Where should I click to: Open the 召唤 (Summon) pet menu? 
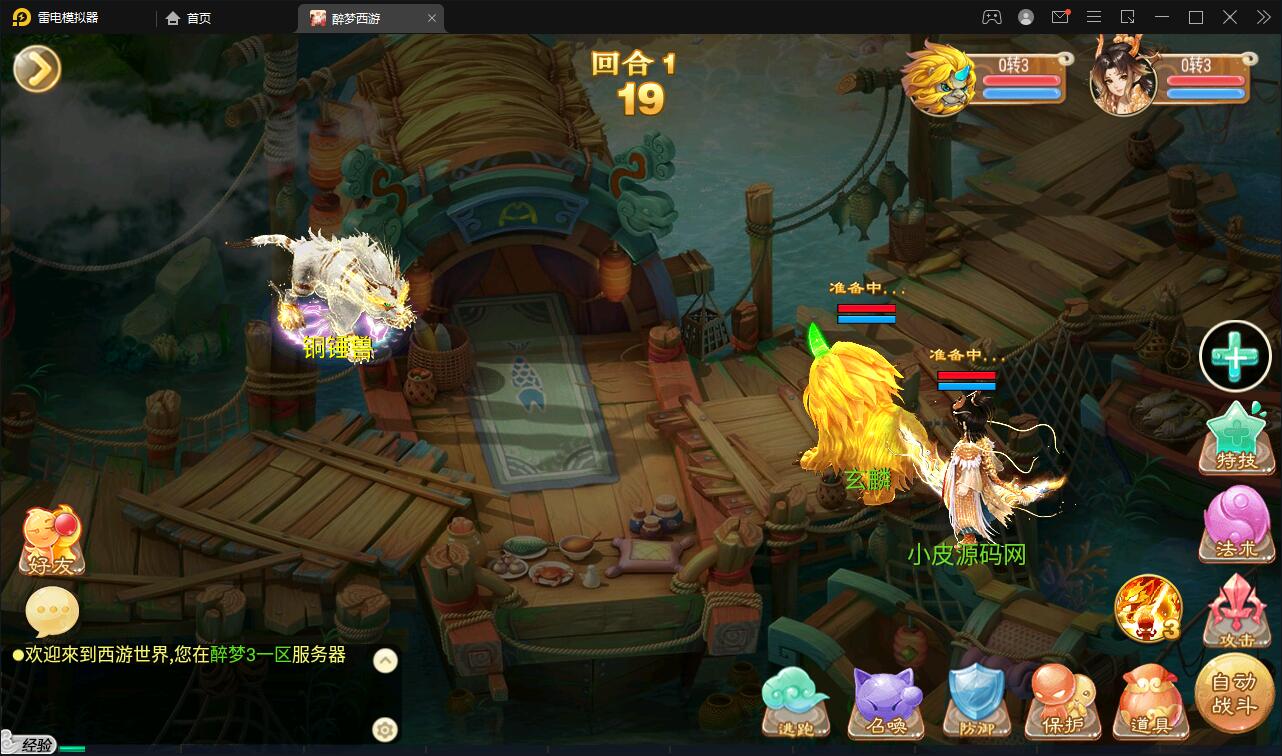coord(886,700)
